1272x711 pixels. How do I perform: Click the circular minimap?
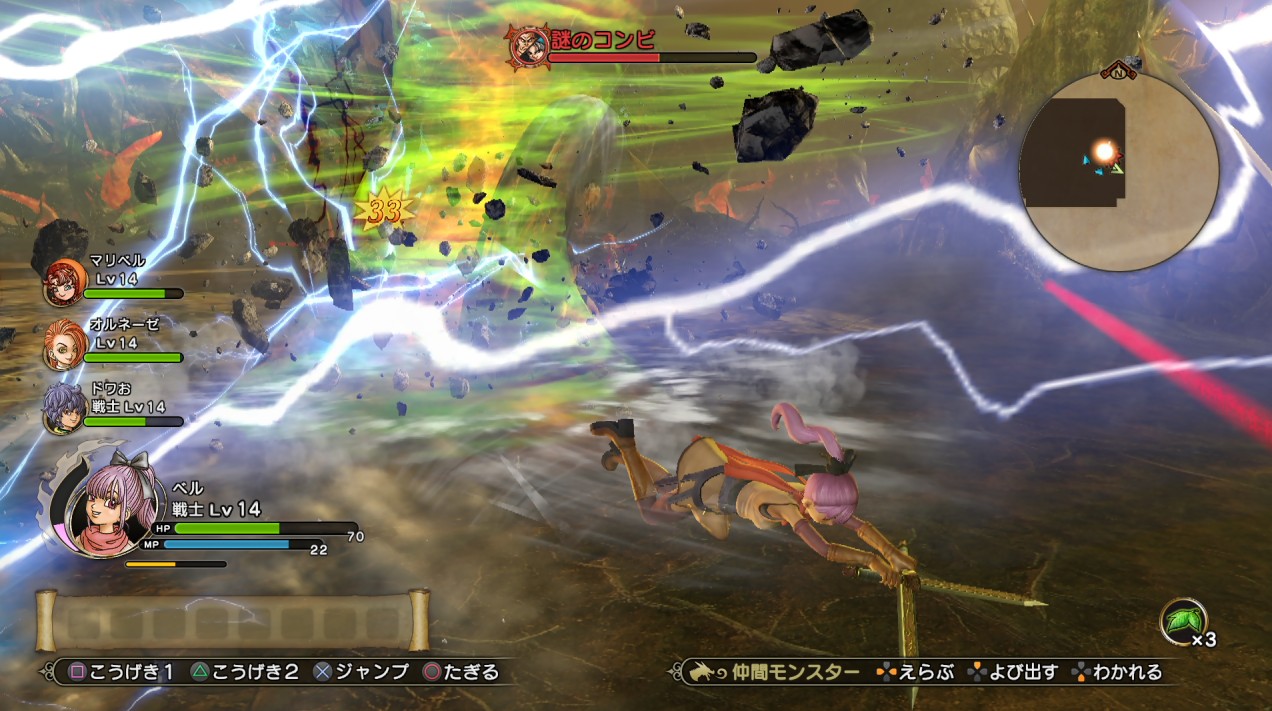click(x=1118, y=170)
